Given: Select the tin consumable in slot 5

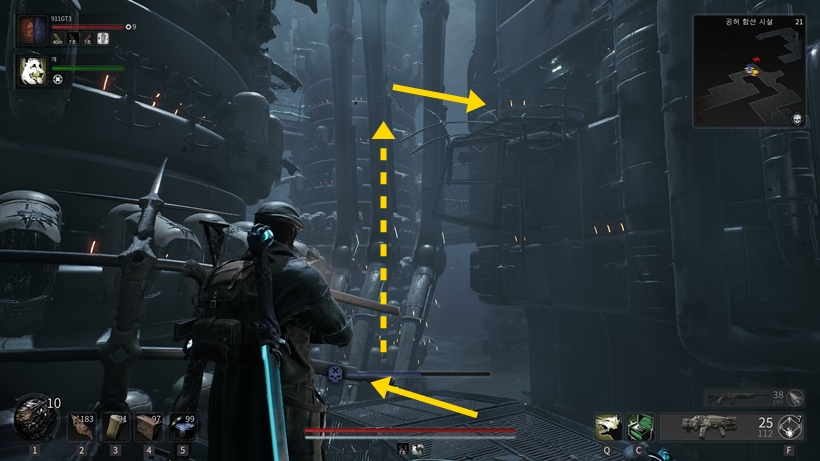Looking at the screenshot, I should [x=182, y=426].
